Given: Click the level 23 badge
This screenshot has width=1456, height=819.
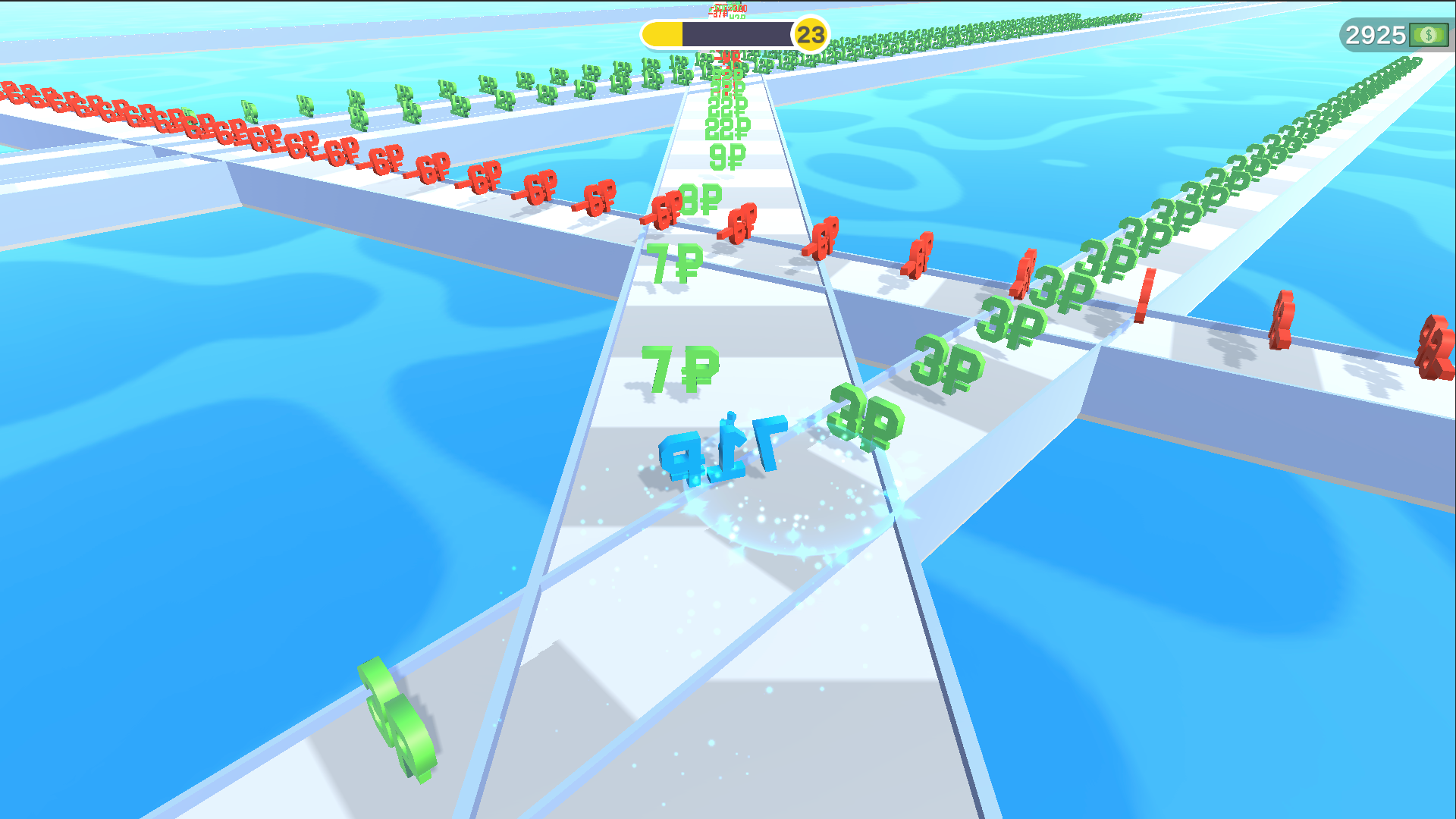Looking at the screenshot, I should tap(810, 33).
